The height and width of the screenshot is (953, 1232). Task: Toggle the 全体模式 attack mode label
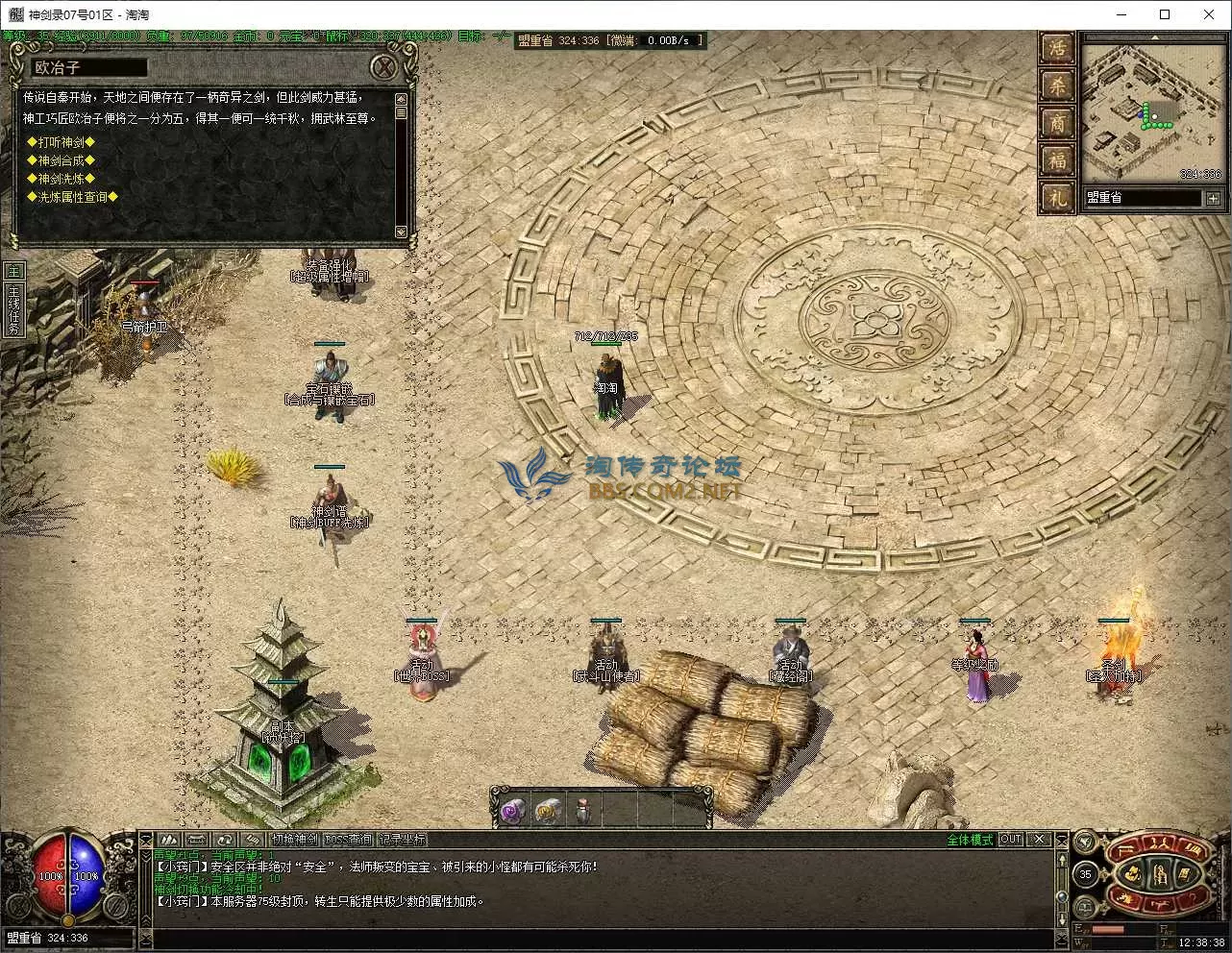click(970, 840)
